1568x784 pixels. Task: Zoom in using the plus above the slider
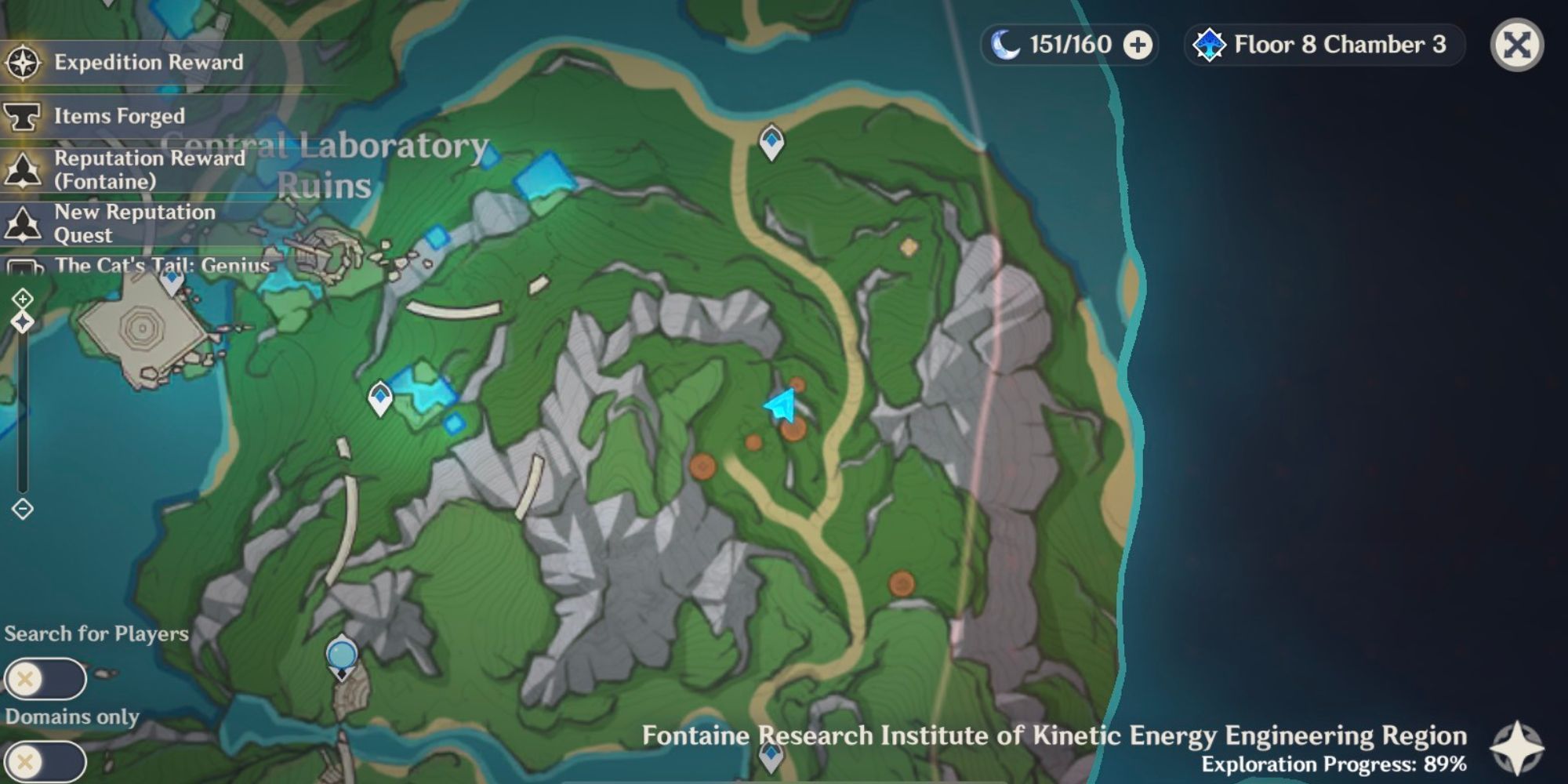[x=24, y=297]
